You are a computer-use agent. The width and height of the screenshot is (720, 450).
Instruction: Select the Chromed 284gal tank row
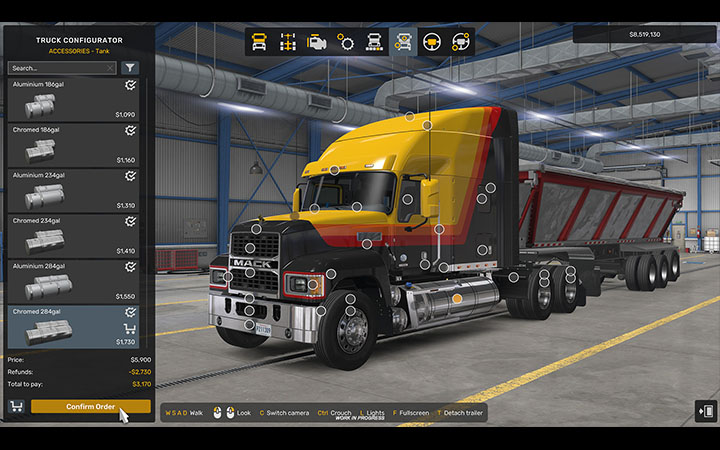pos(75,326)
